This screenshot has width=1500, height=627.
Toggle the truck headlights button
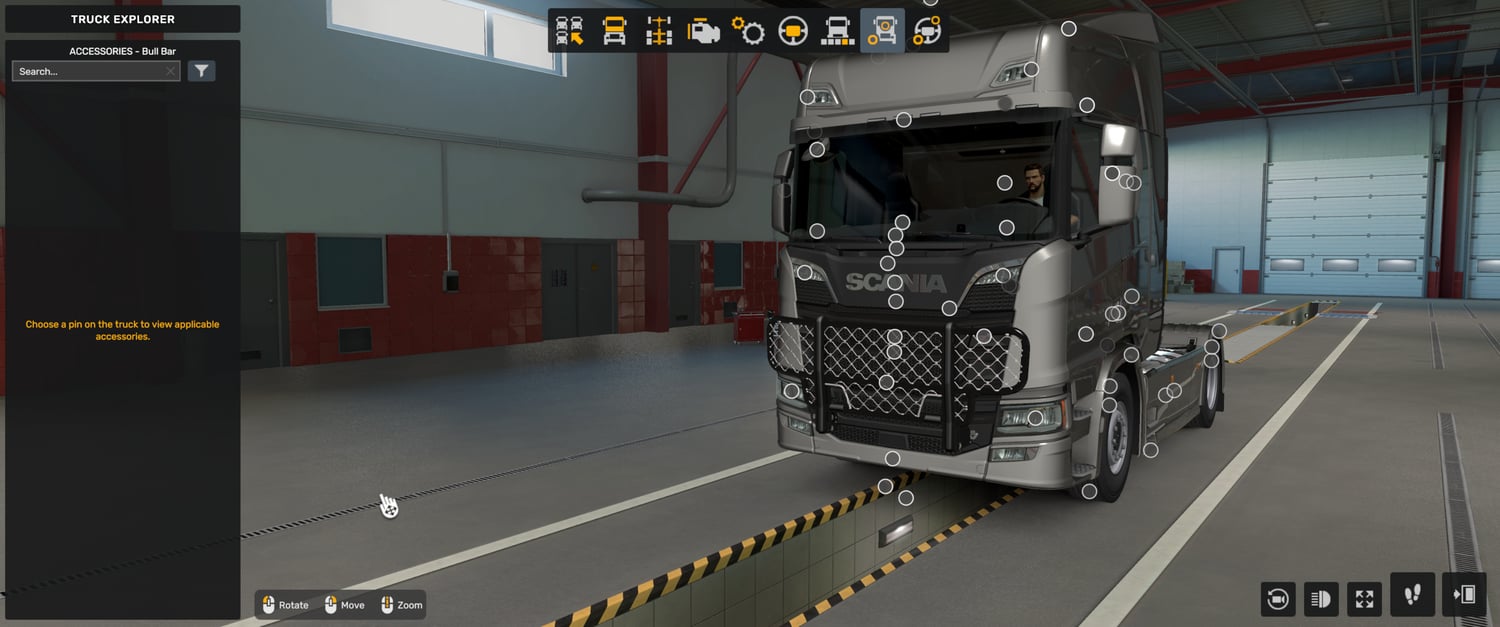pyautogui.click(x=1321, y=599)
